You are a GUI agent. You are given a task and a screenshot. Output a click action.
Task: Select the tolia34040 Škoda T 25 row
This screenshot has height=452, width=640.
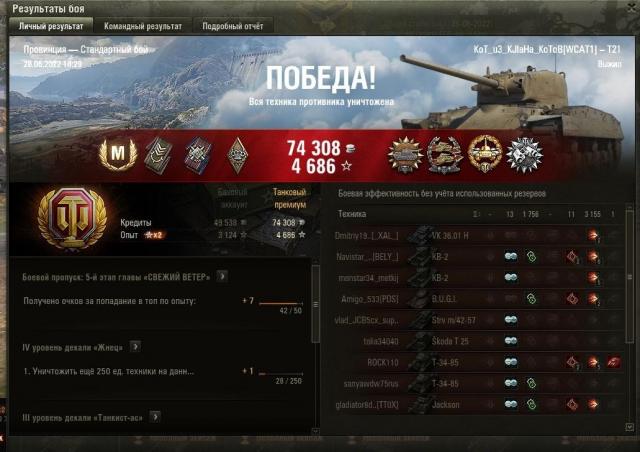(x=480, y=340)
